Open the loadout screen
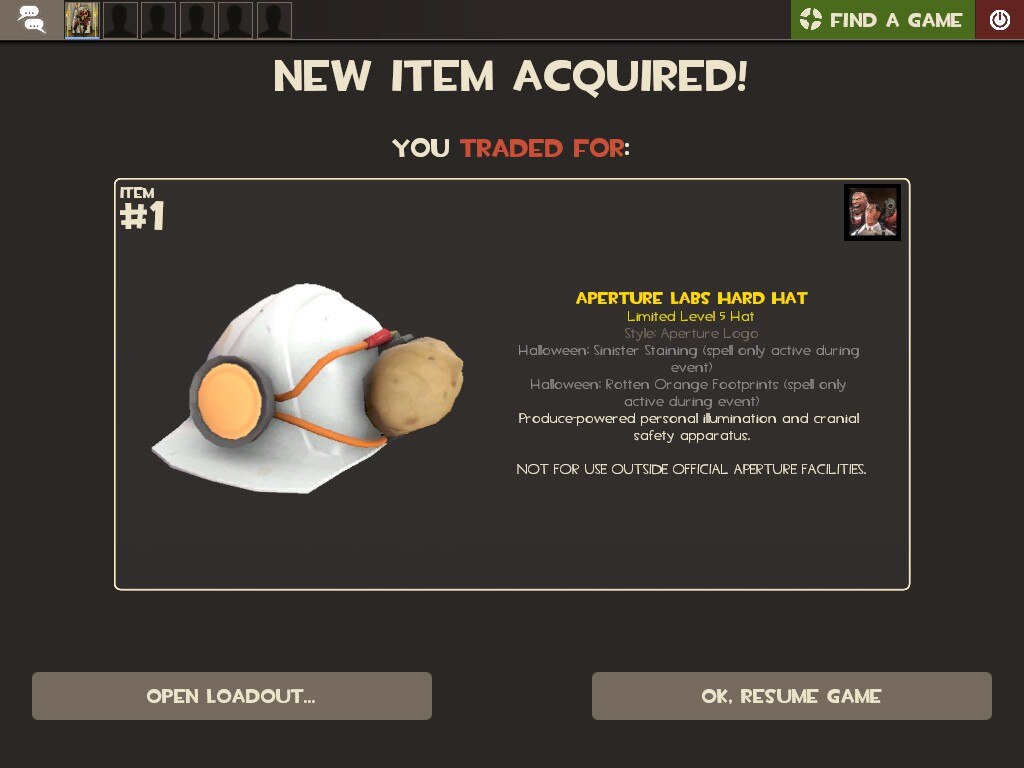 pos(231,696)
